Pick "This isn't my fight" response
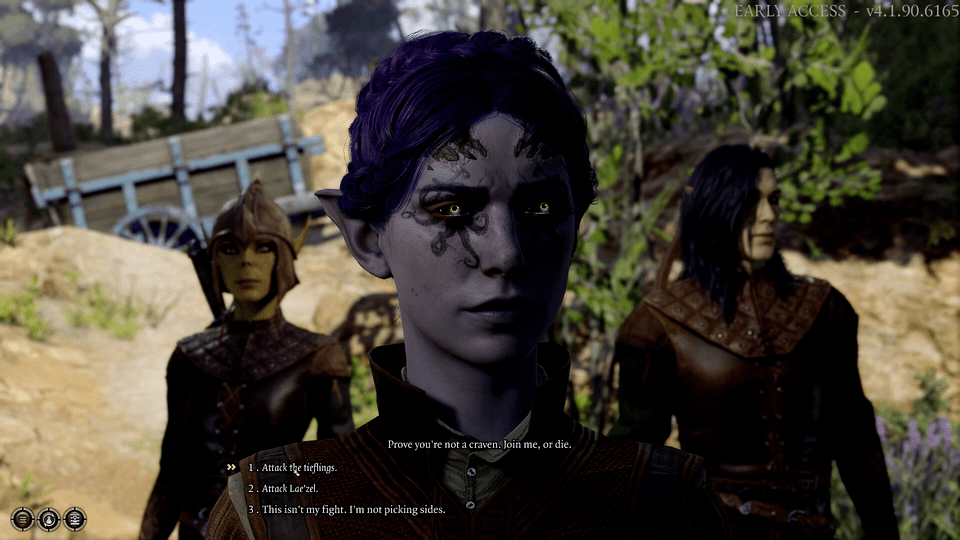The height and width of the screenshot is (540, 960). click(x=345, y=509)
